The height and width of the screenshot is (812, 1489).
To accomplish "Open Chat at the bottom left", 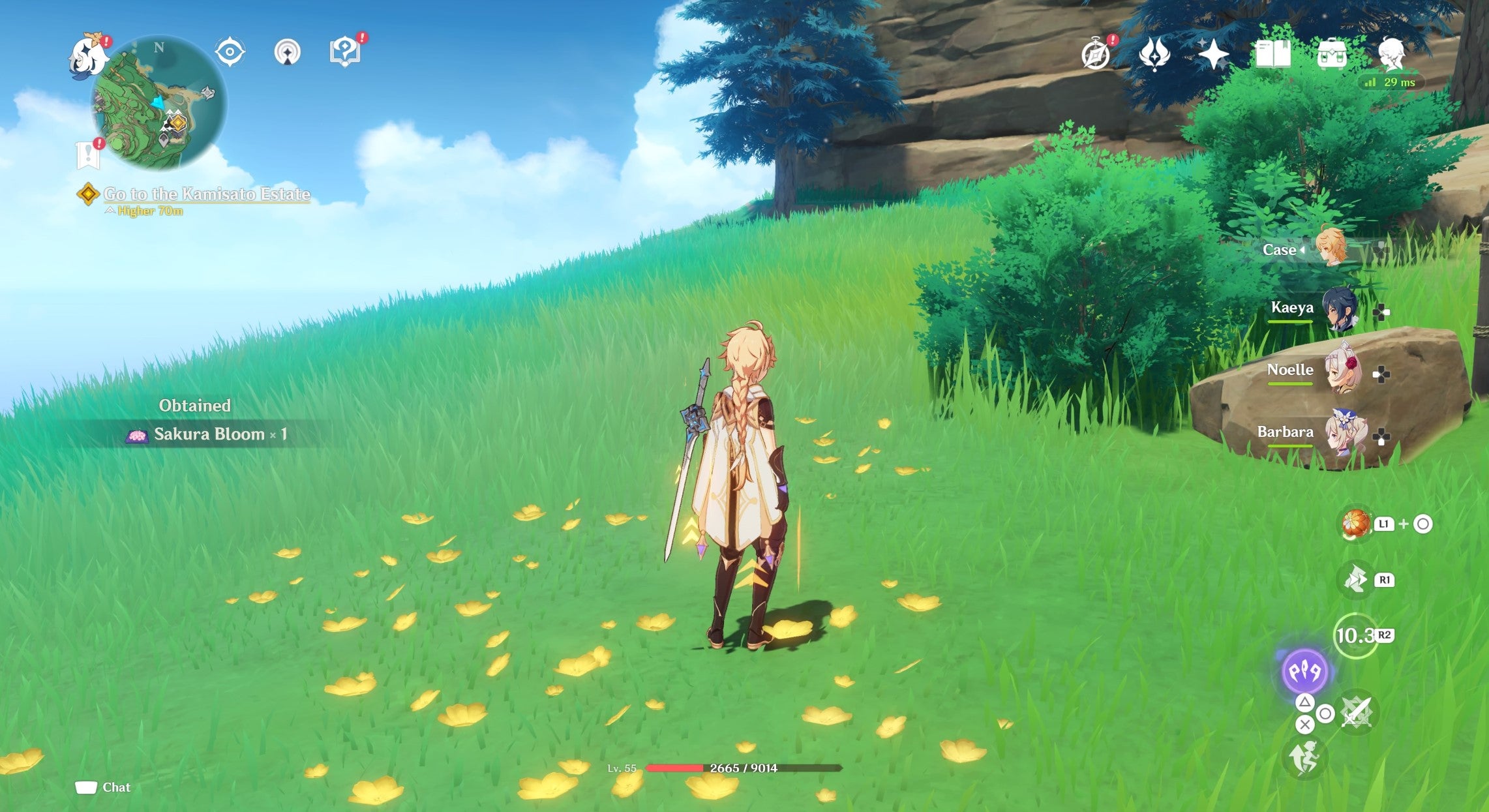I will click(104, 787).
